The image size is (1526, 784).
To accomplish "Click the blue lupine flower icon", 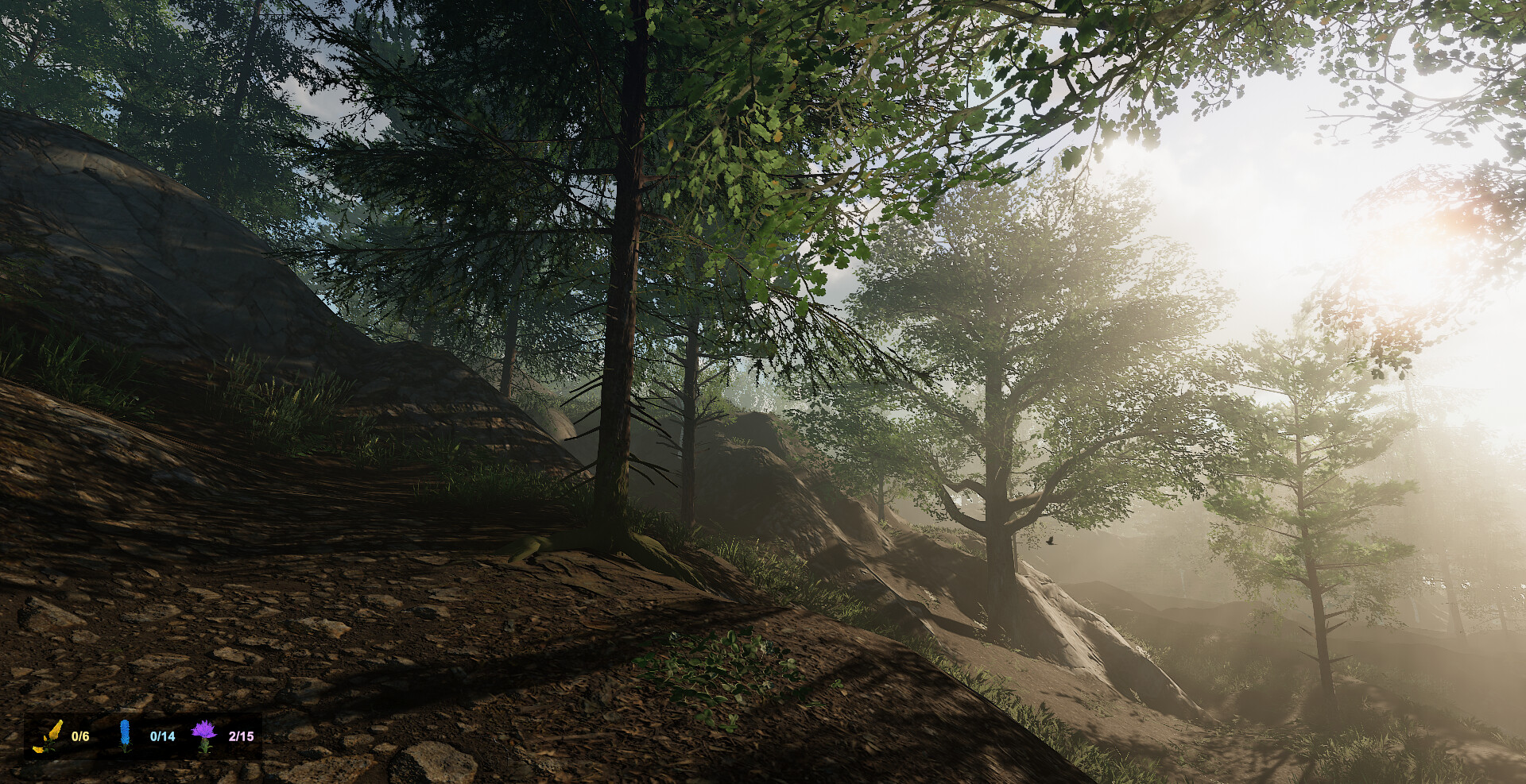I will point(126,735).
